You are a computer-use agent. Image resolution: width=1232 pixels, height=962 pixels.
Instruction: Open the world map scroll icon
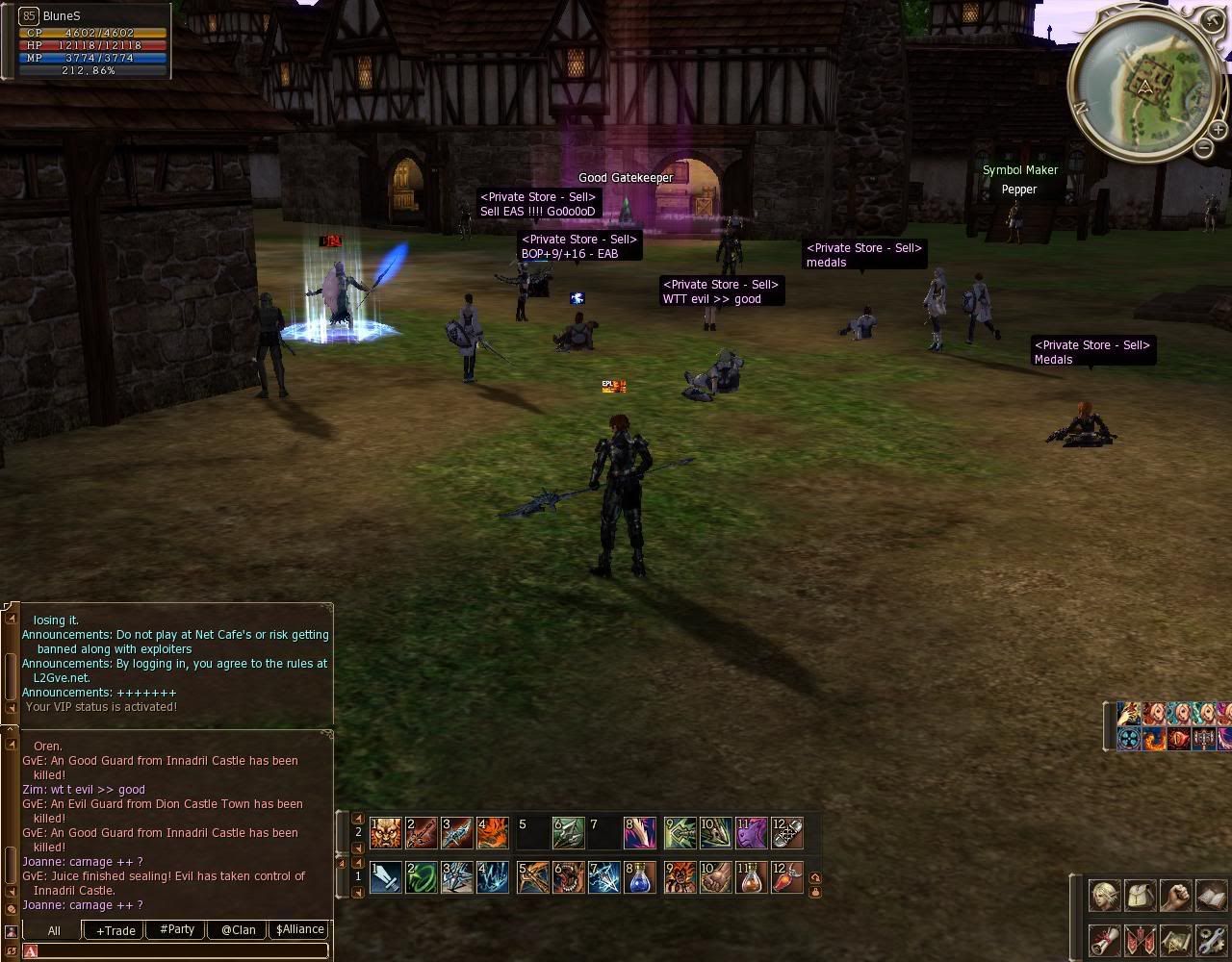(x=1175, y=939)
